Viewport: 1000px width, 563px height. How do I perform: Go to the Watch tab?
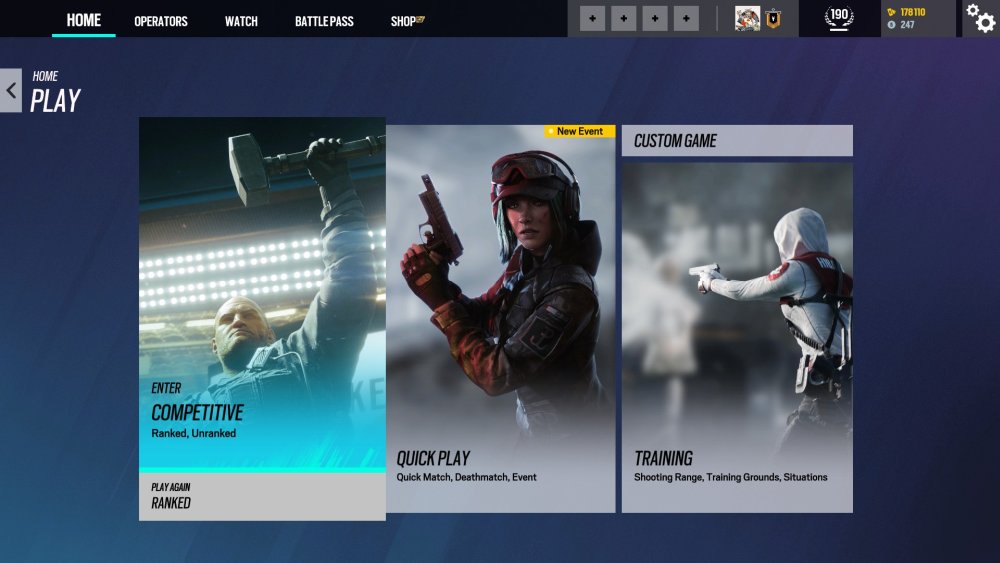click(241, 21)
